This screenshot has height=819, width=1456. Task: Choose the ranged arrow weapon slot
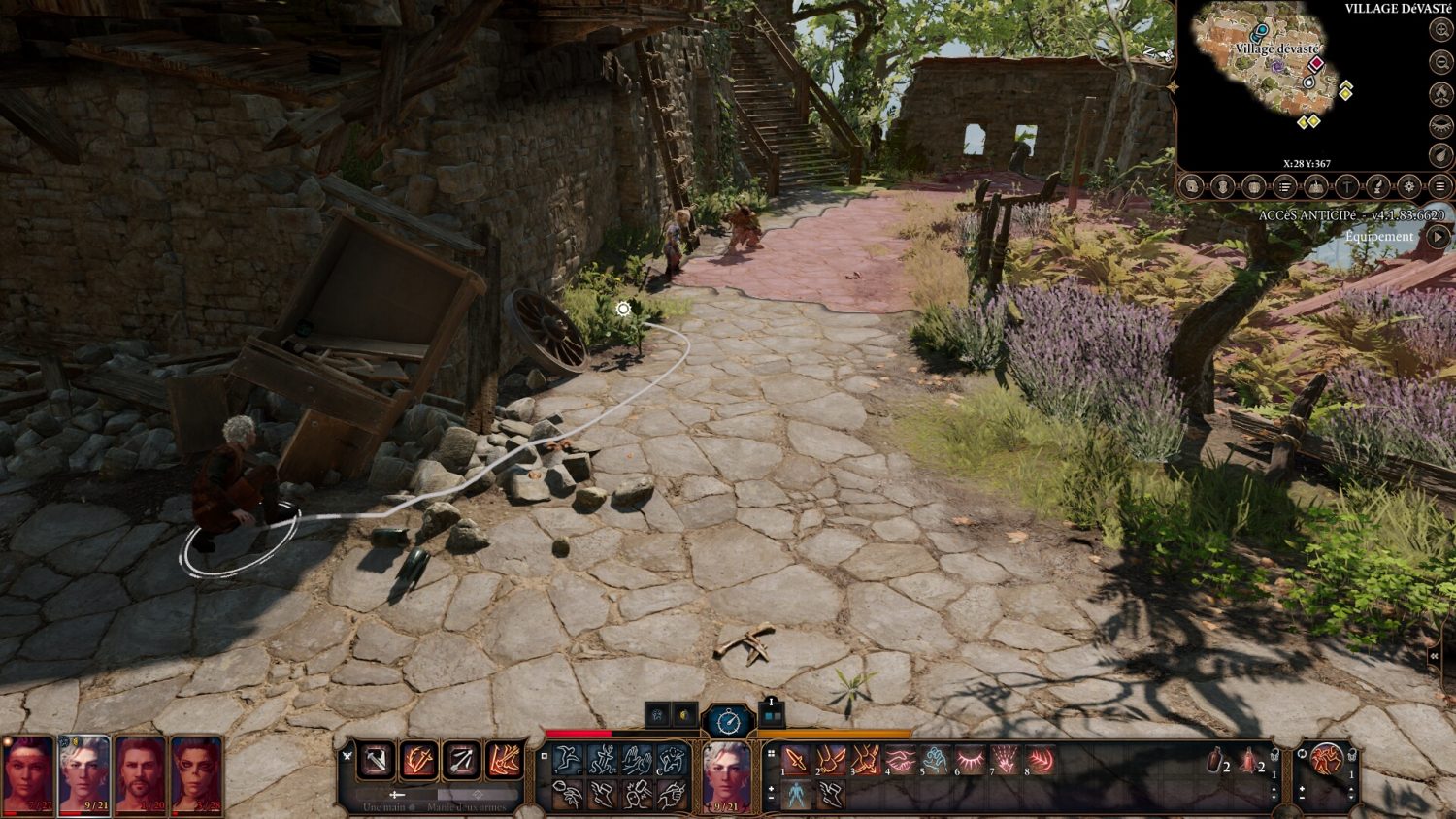[x=461, y=761]
